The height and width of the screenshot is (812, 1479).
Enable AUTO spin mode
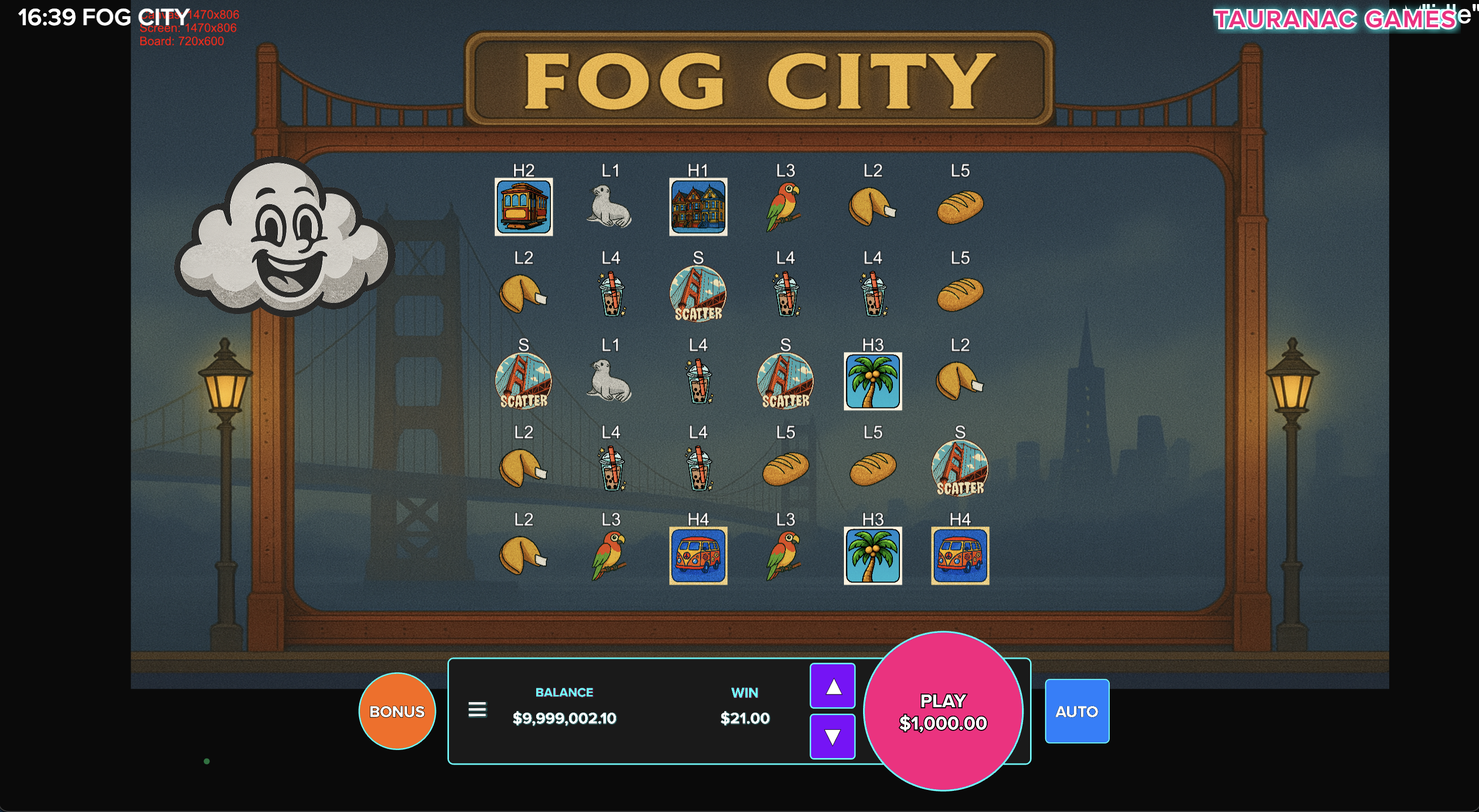1076,711
